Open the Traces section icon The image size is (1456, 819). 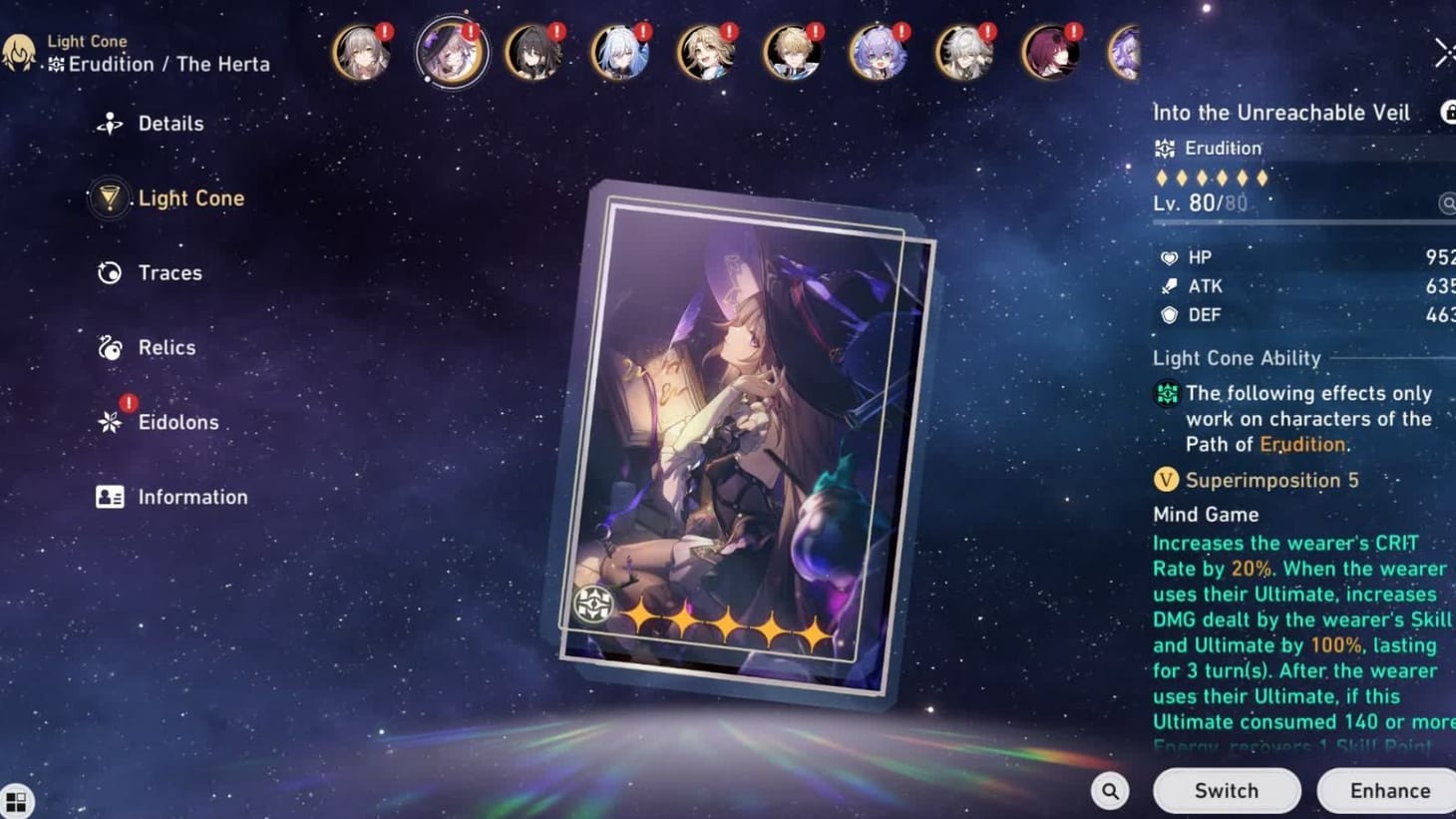point(110,272)
